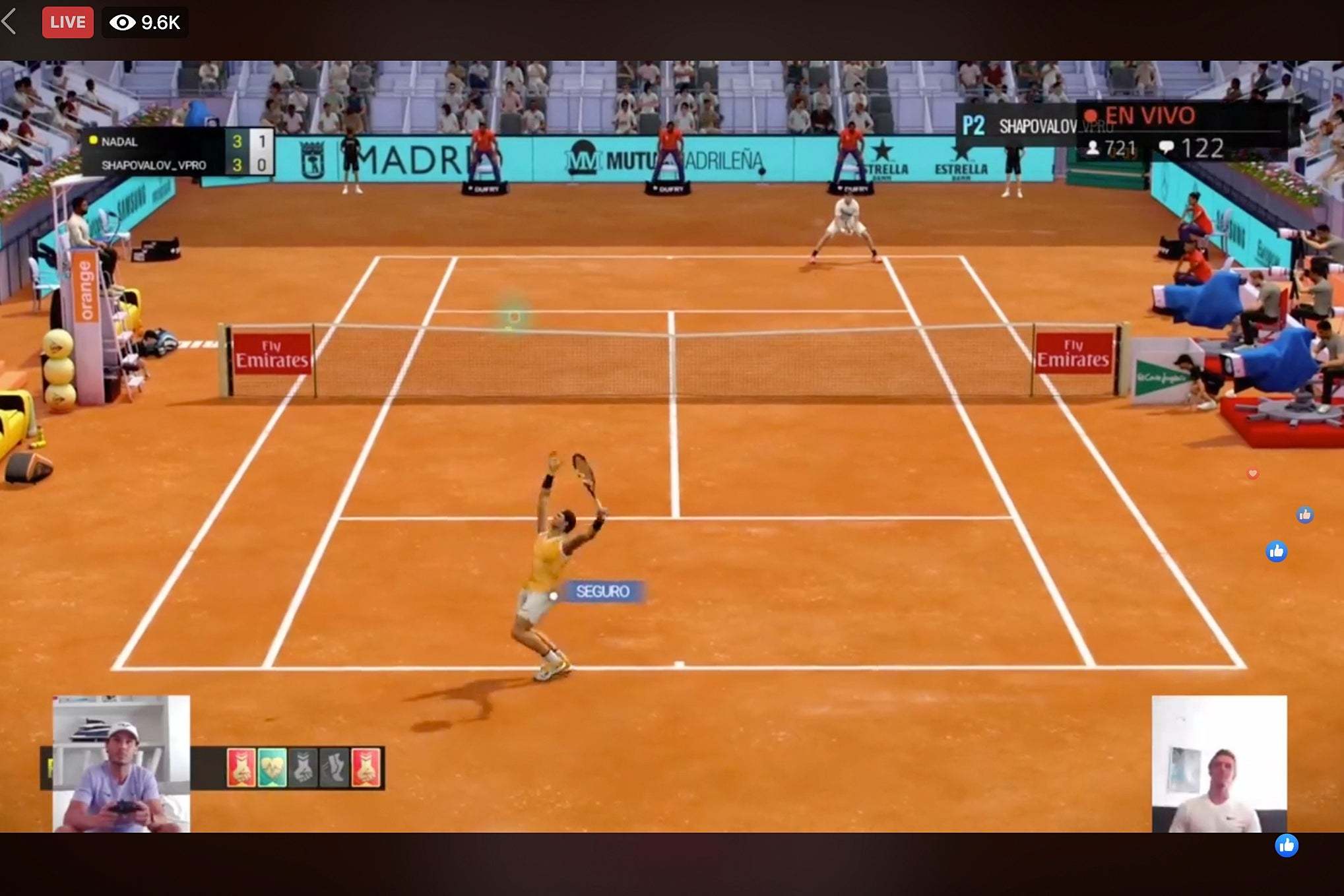Select the red grip energy card
Viewport: 1344px width, 896px height.
pyautogui.click(x=241, y=767)
